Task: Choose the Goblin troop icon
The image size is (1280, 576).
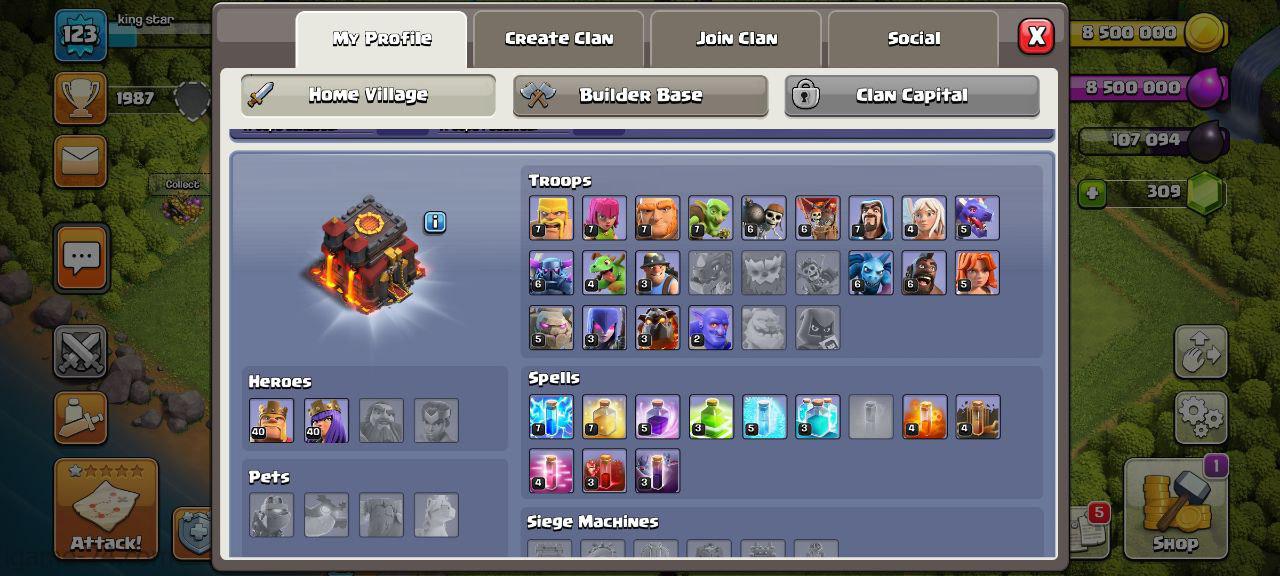Action: click(710, 218)
